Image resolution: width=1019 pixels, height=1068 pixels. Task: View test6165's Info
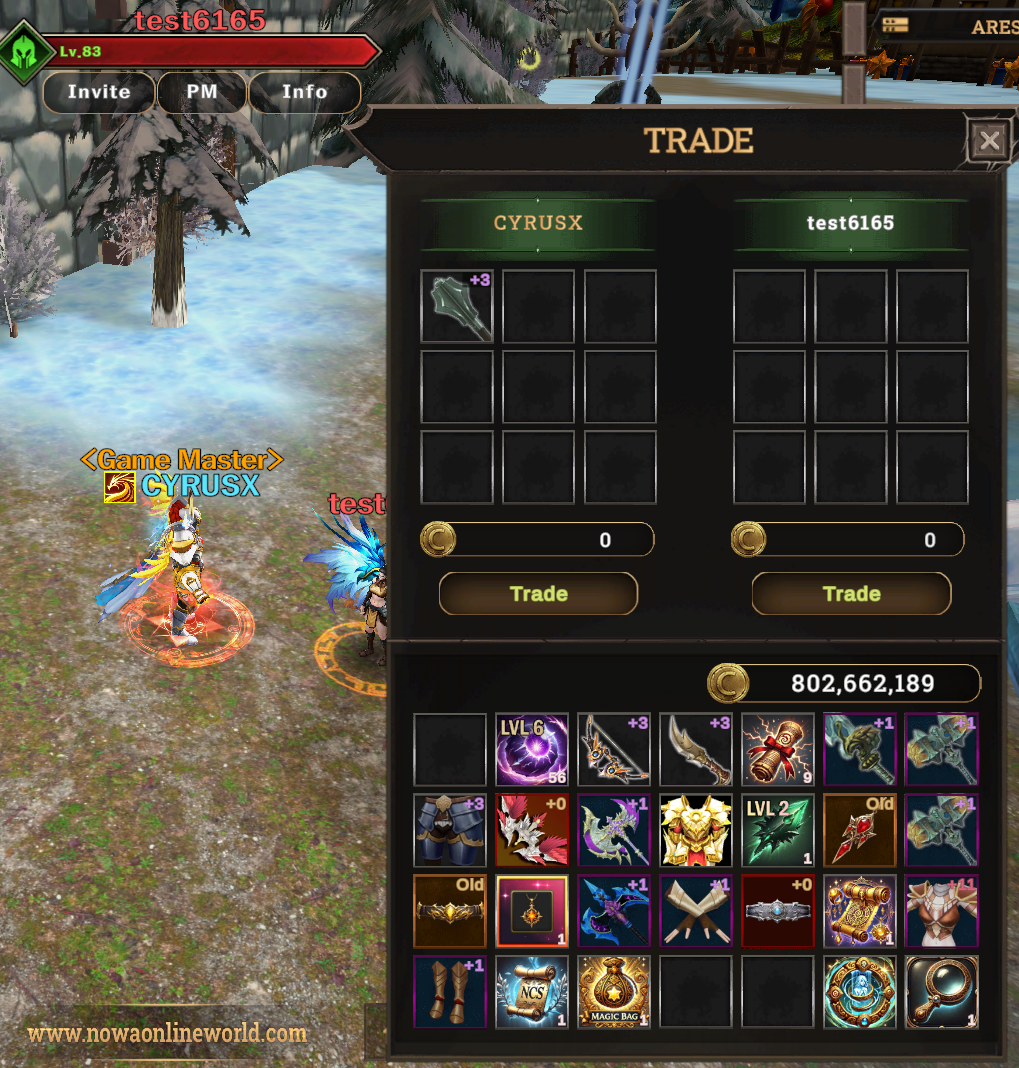(x=304, y=92)
